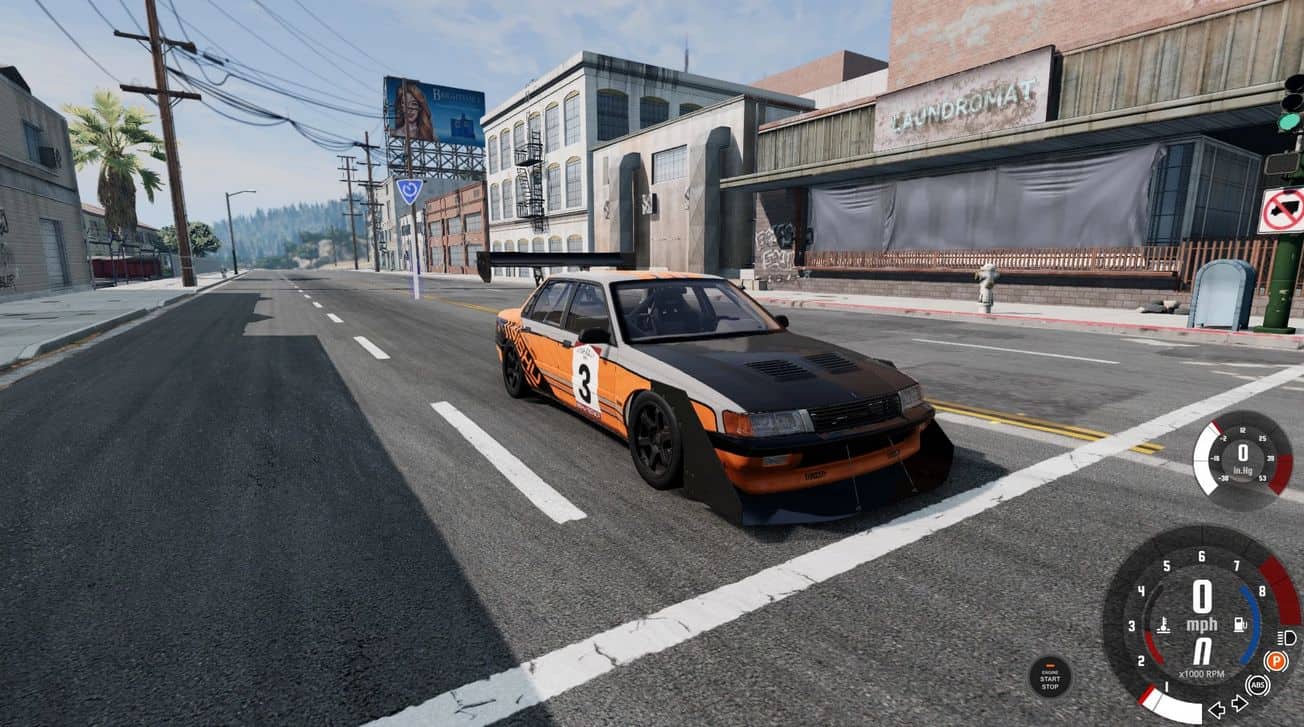The width and height of the screenshot is (1304, 727).
Task: Click the engine temperature icon on tachometer
Action: [1164, 626]
